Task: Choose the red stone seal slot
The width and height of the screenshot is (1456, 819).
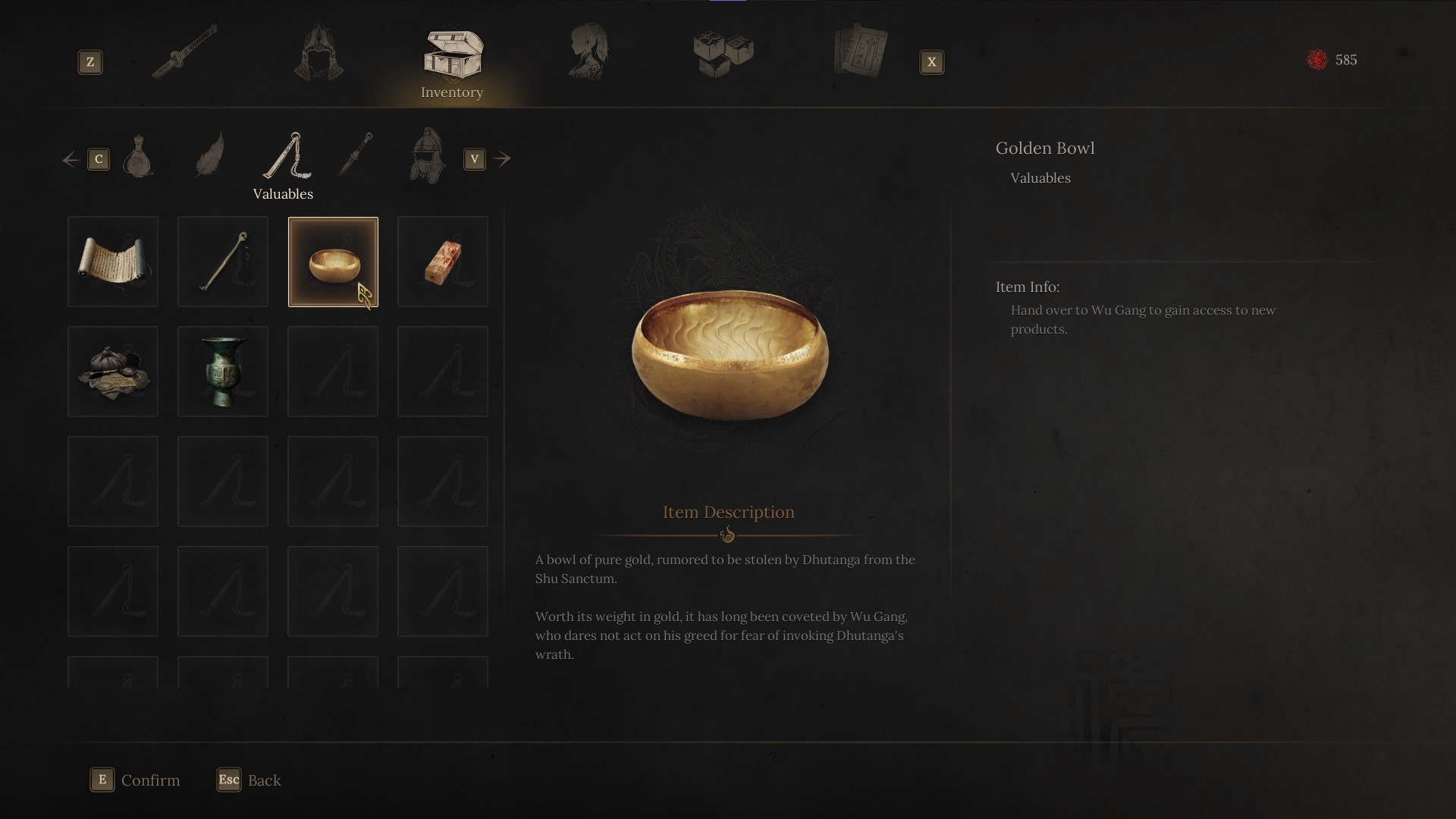Action: point(443,262)
